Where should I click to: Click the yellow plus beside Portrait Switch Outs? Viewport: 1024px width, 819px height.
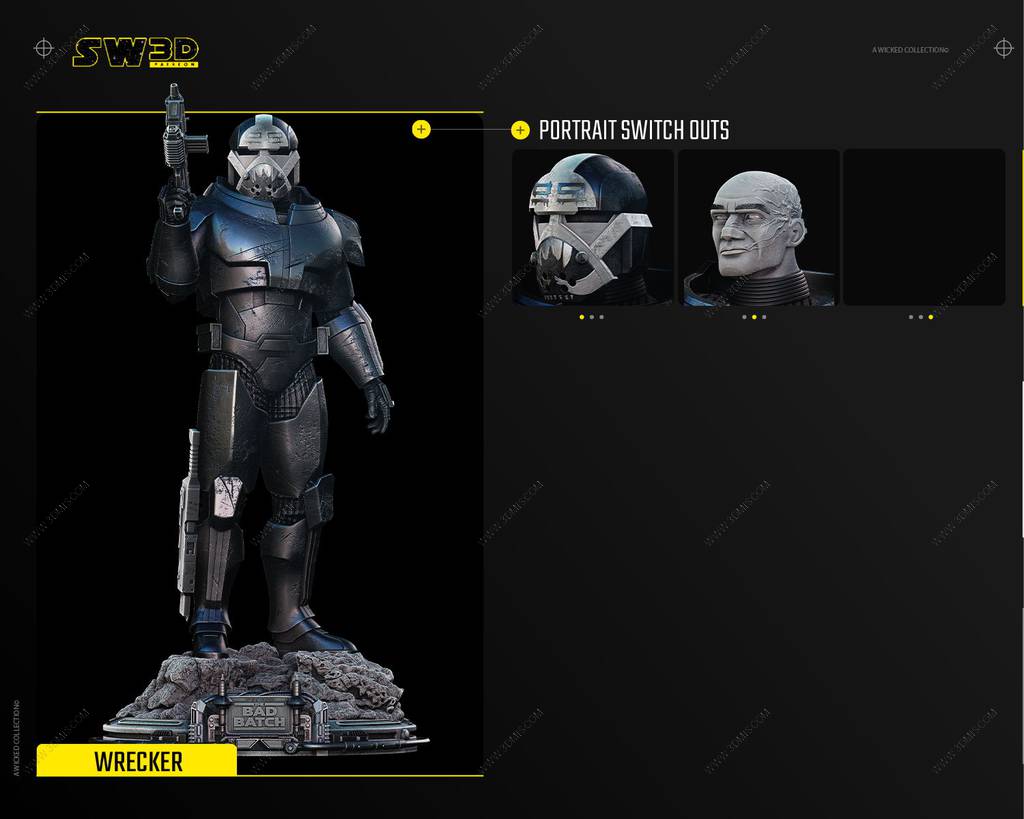[520, 130]
